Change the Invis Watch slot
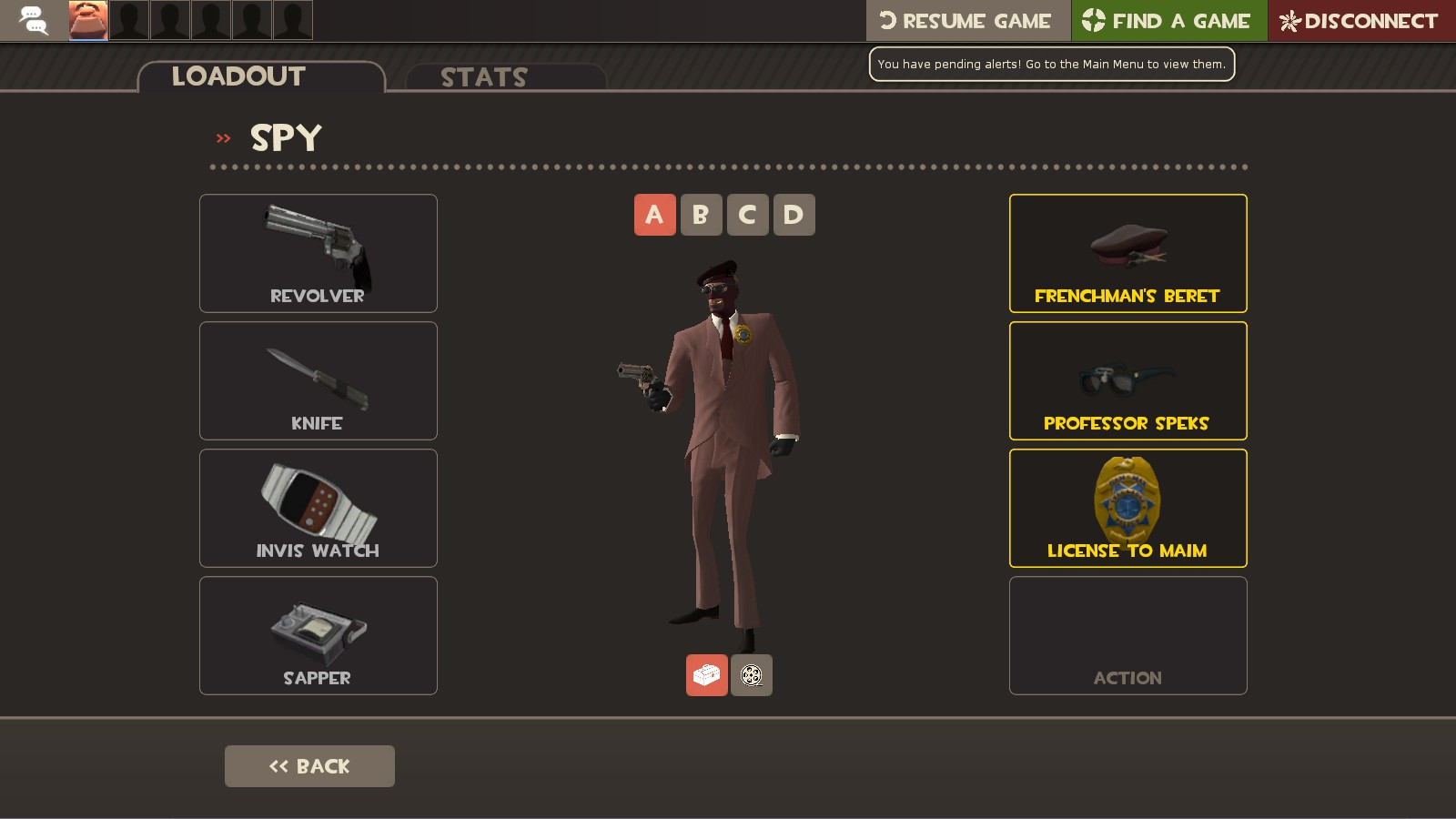Viewport: 1456px width, 819px height. [x=318, y=508]
